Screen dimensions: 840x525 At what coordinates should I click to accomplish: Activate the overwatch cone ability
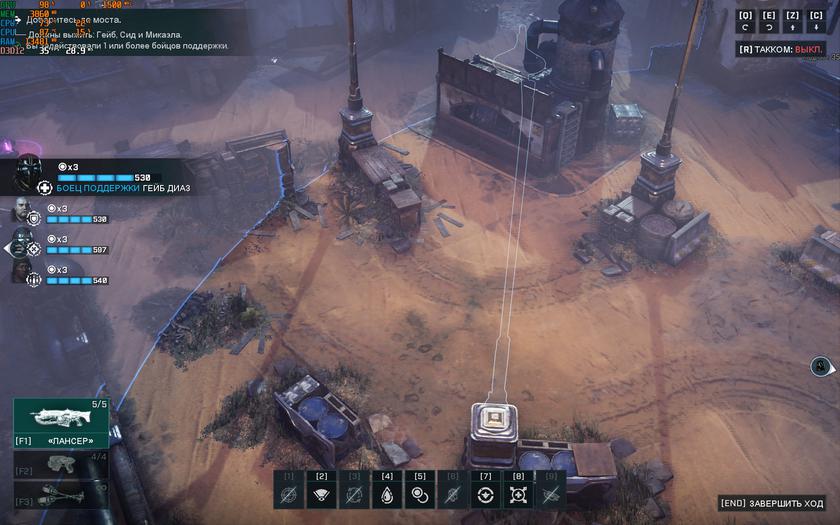point(322,494)
